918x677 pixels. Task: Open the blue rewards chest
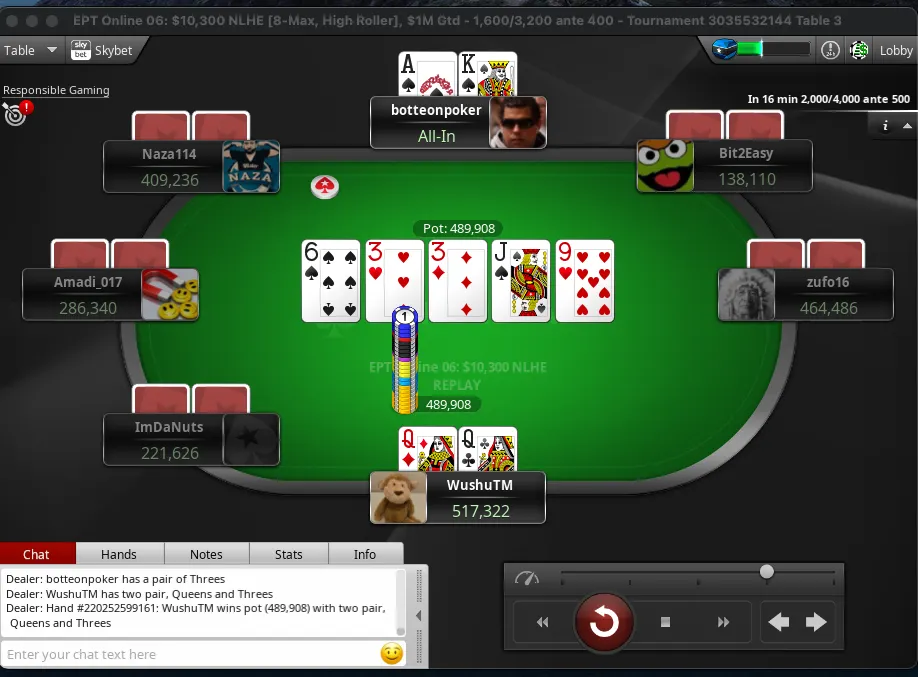[725, 49]
